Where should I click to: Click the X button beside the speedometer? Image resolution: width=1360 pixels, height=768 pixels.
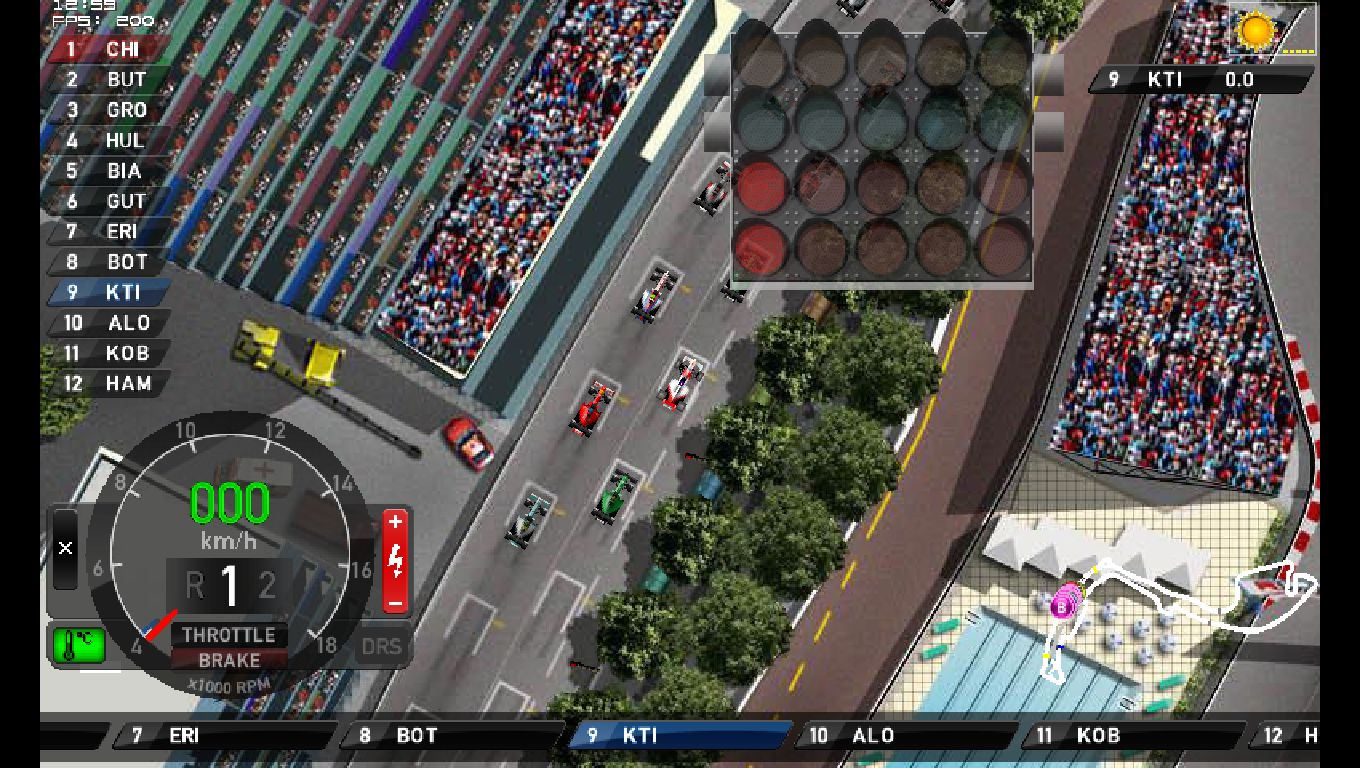click(x=65, y=548)
